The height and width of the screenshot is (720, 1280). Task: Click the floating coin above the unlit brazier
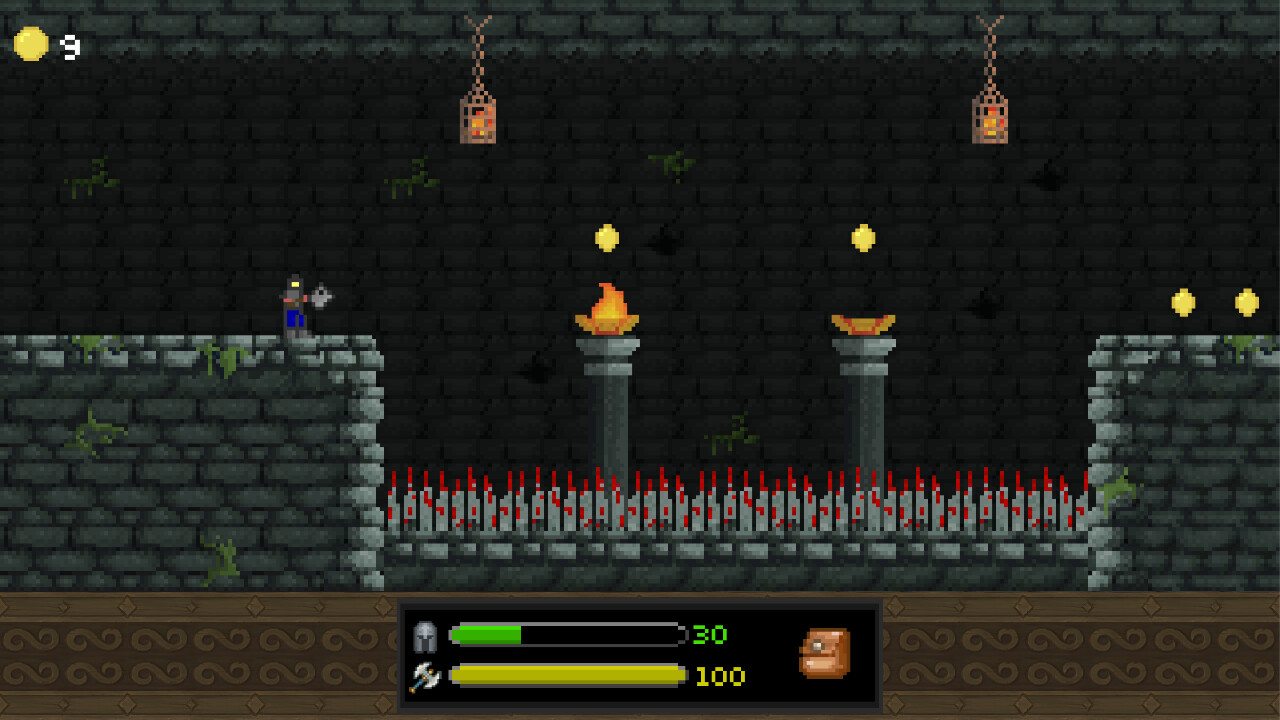pyautogui.click(x=861, y=237)
